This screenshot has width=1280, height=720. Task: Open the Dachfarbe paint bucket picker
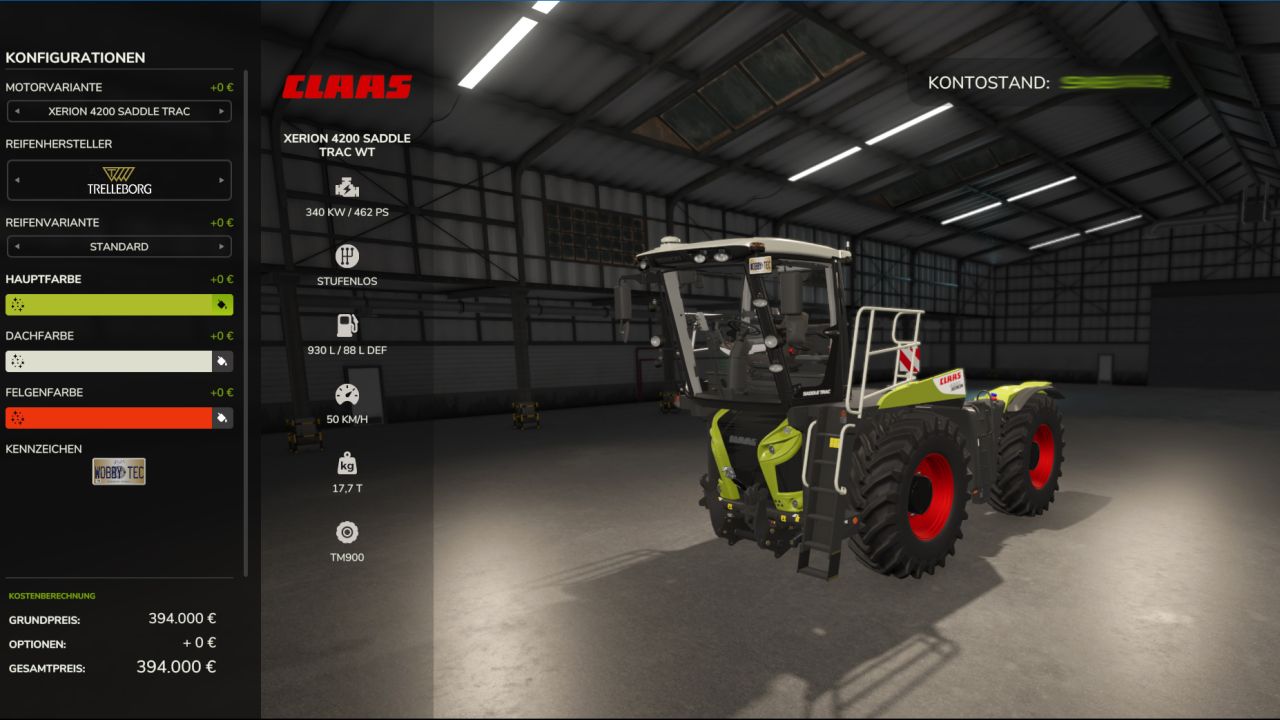pos(221,361)
